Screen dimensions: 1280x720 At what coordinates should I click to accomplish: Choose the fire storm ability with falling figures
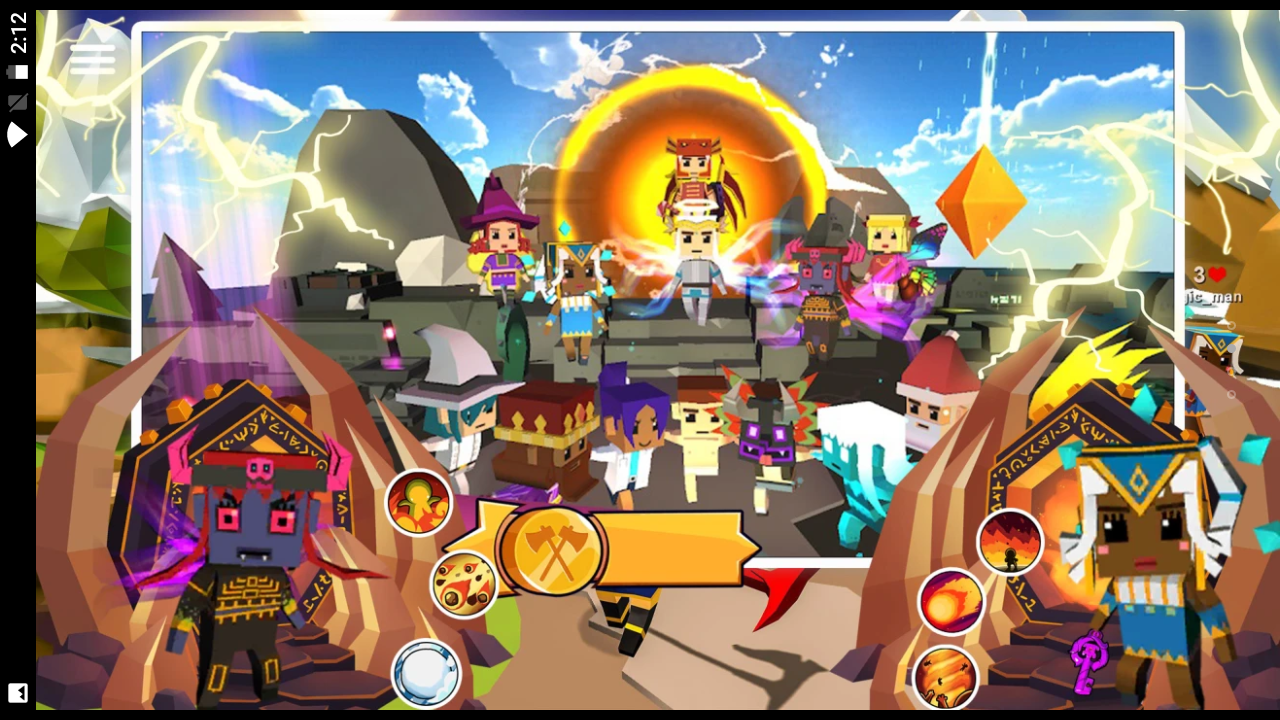(945, 677)
